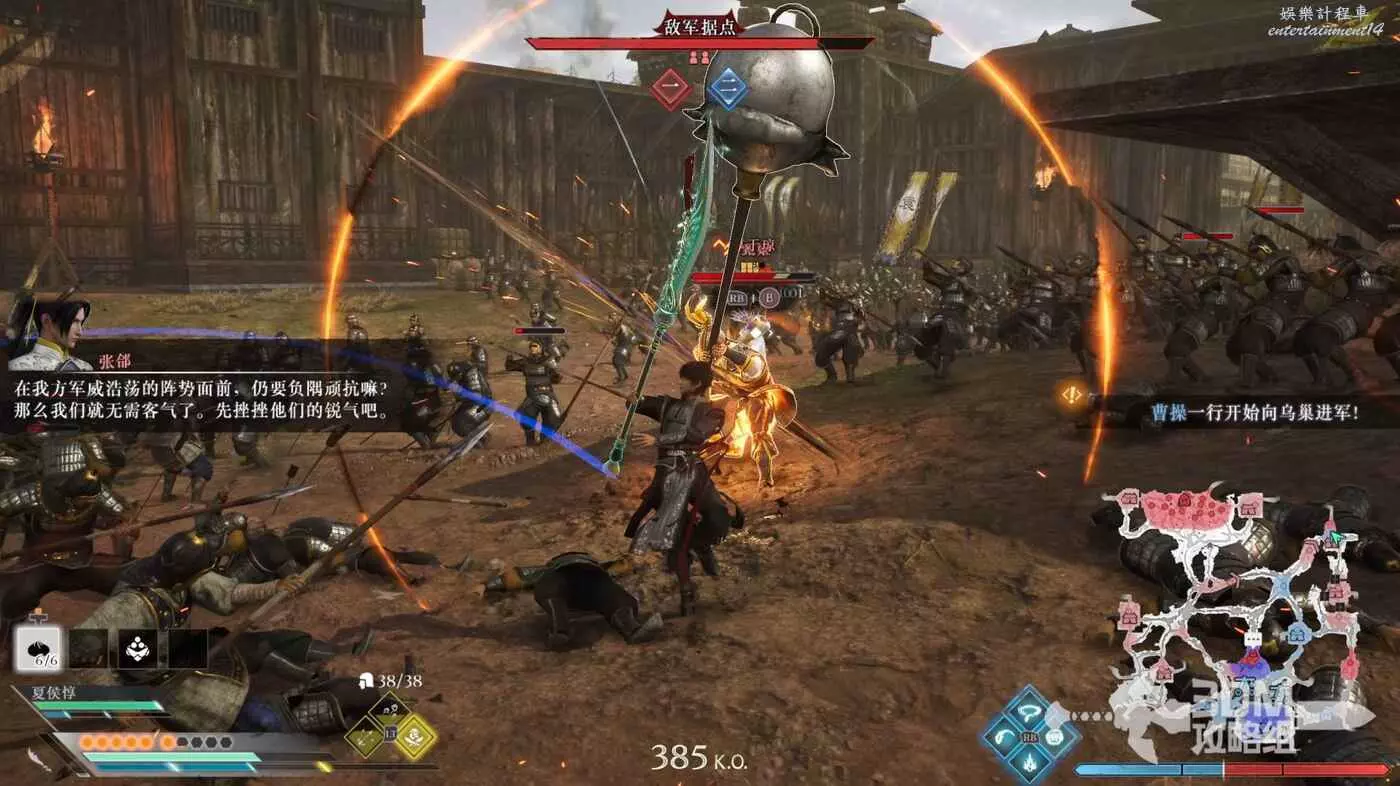
Task: Use the curved slash battle art icon
Action: click(1003, 737)
